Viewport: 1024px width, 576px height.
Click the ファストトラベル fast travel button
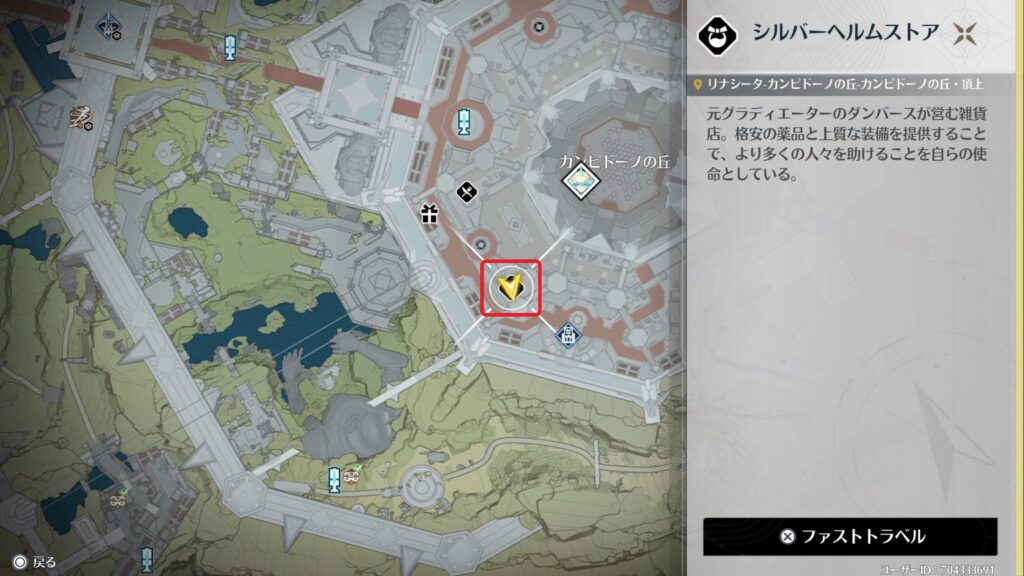point(850,536)
